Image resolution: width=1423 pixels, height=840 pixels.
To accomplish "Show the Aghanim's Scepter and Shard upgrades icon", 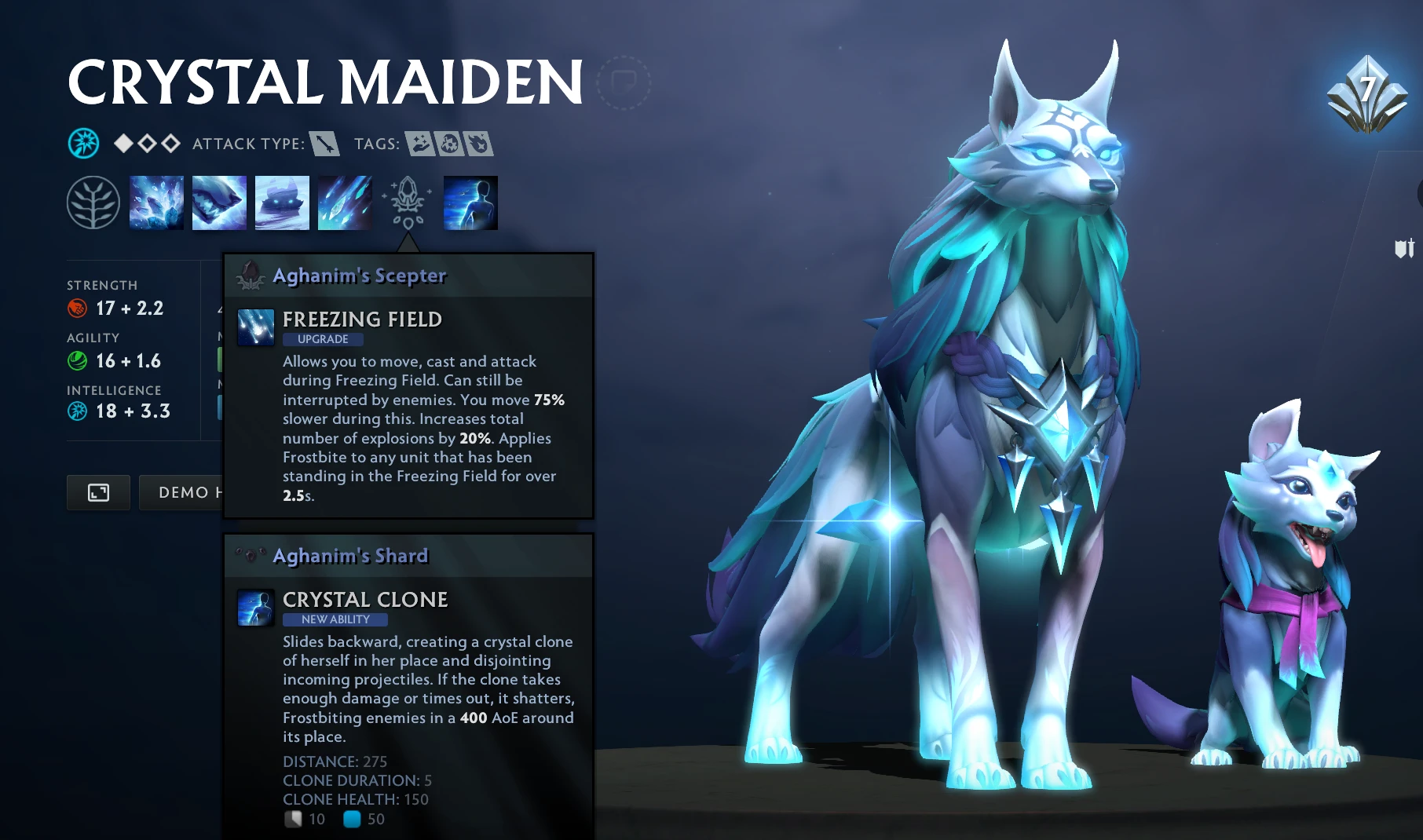I will (408, 203).
